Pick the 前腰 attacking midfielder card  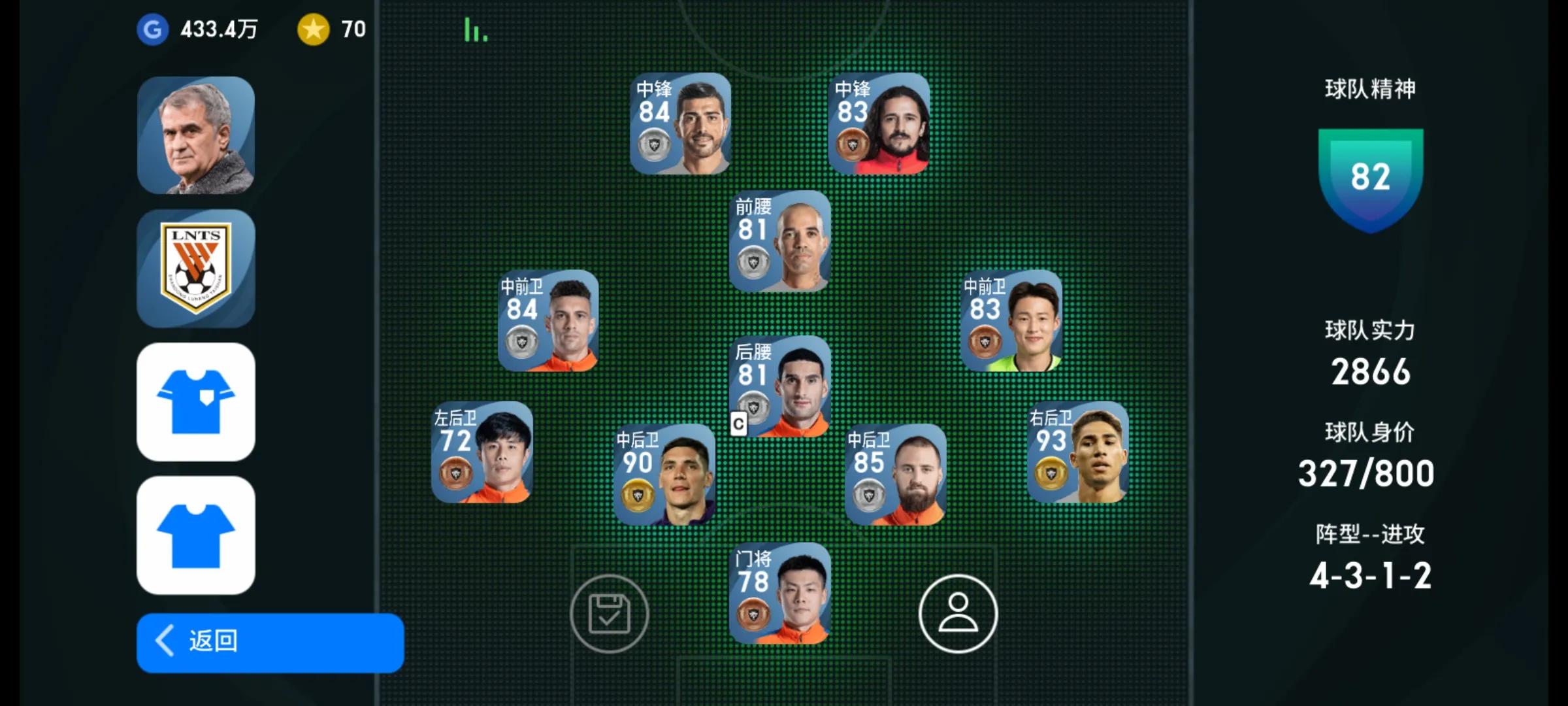tap(779, 241)
